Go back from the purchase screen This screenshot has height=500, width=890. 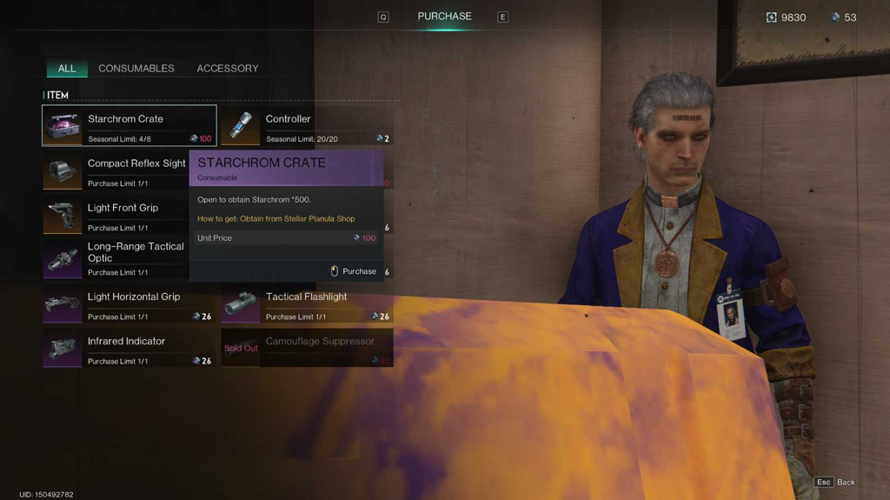click(836, 482)
